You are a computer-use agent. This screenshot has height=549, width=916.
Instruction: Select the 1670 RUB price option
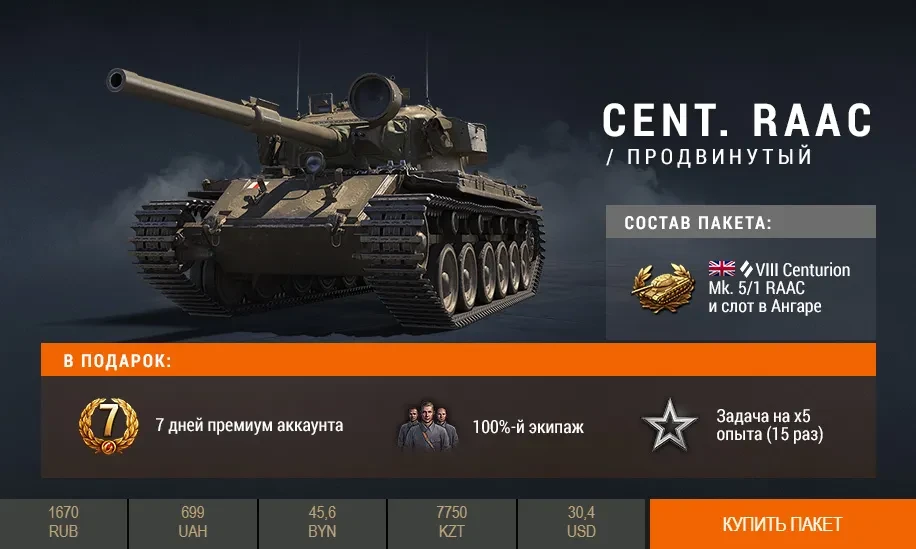click(x=63, y=523)
